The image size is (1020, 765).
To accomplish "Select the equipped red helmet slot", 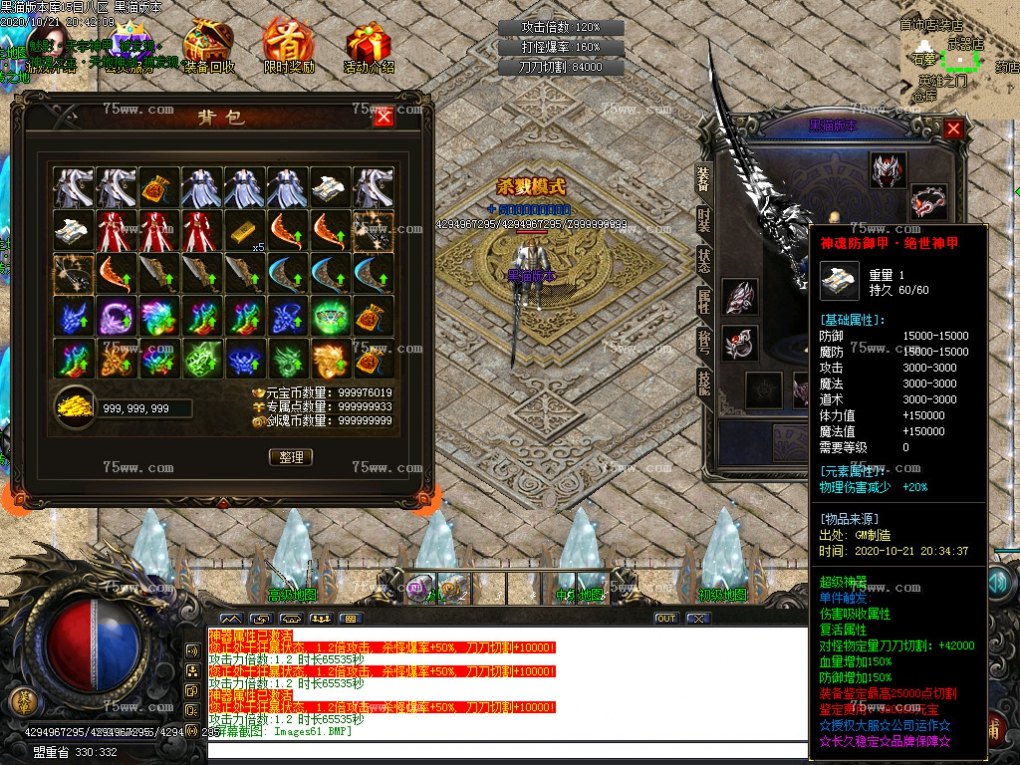I will click(x=887, y=169).
